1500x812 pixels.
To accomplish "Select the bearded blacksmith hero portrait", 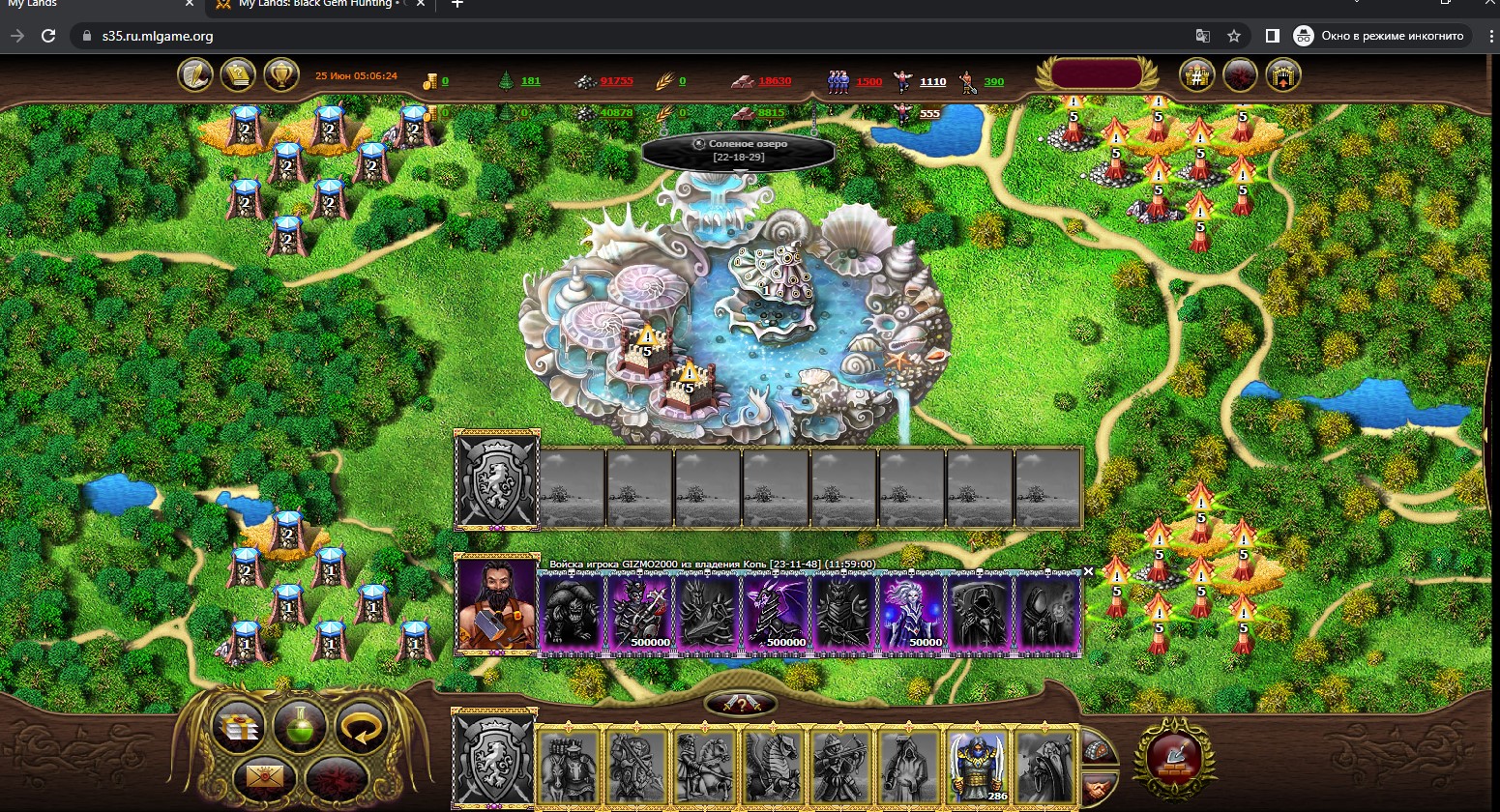I will [x=497, y=606].
